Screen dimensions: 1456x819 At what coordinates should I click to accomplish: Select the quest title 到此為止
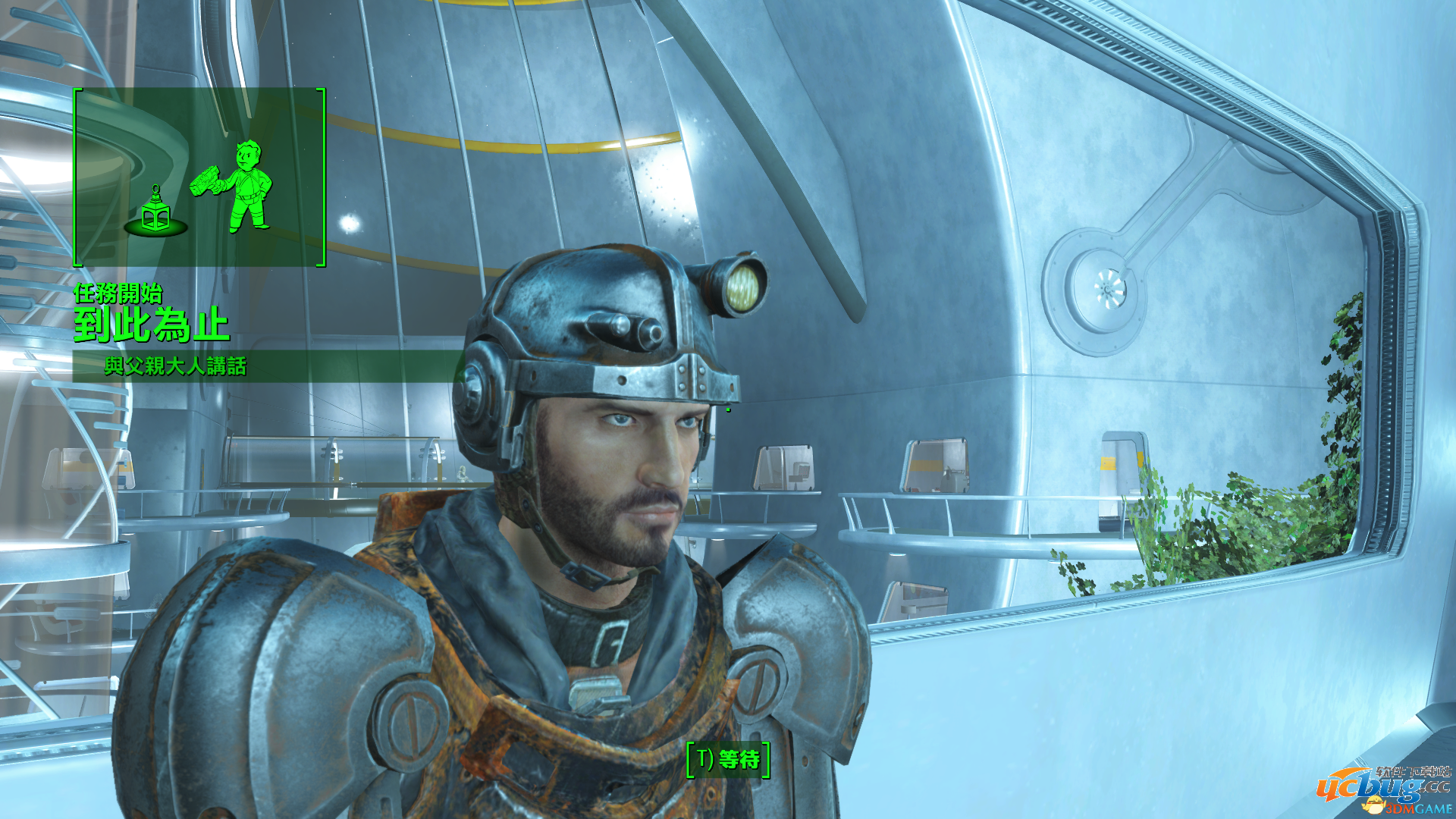[x=152, y=325]
